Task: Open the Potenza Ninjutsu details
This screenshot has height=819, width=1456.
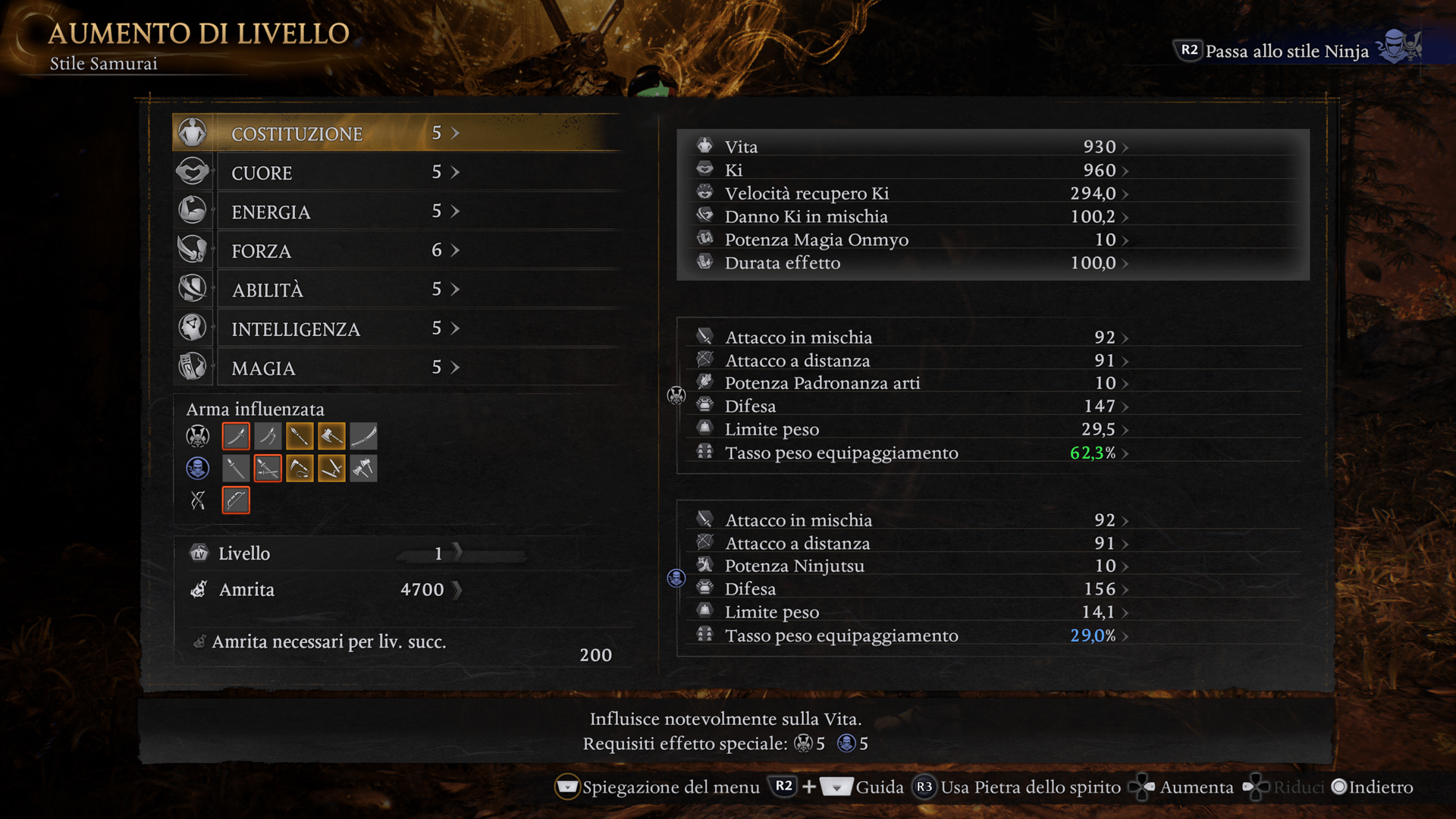Action: (910, 566)
